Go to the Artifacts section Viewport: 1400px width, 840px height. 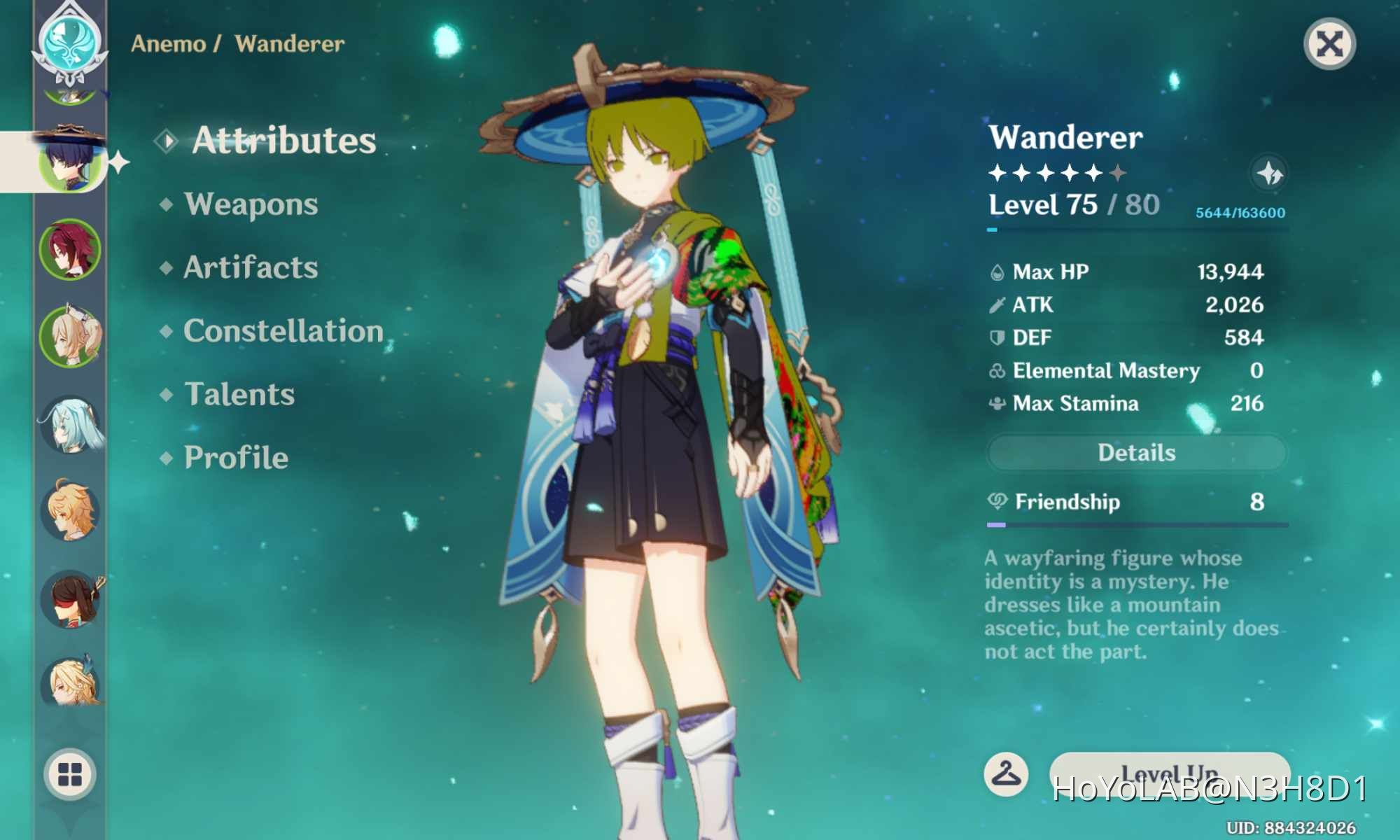tap(251, 267)
